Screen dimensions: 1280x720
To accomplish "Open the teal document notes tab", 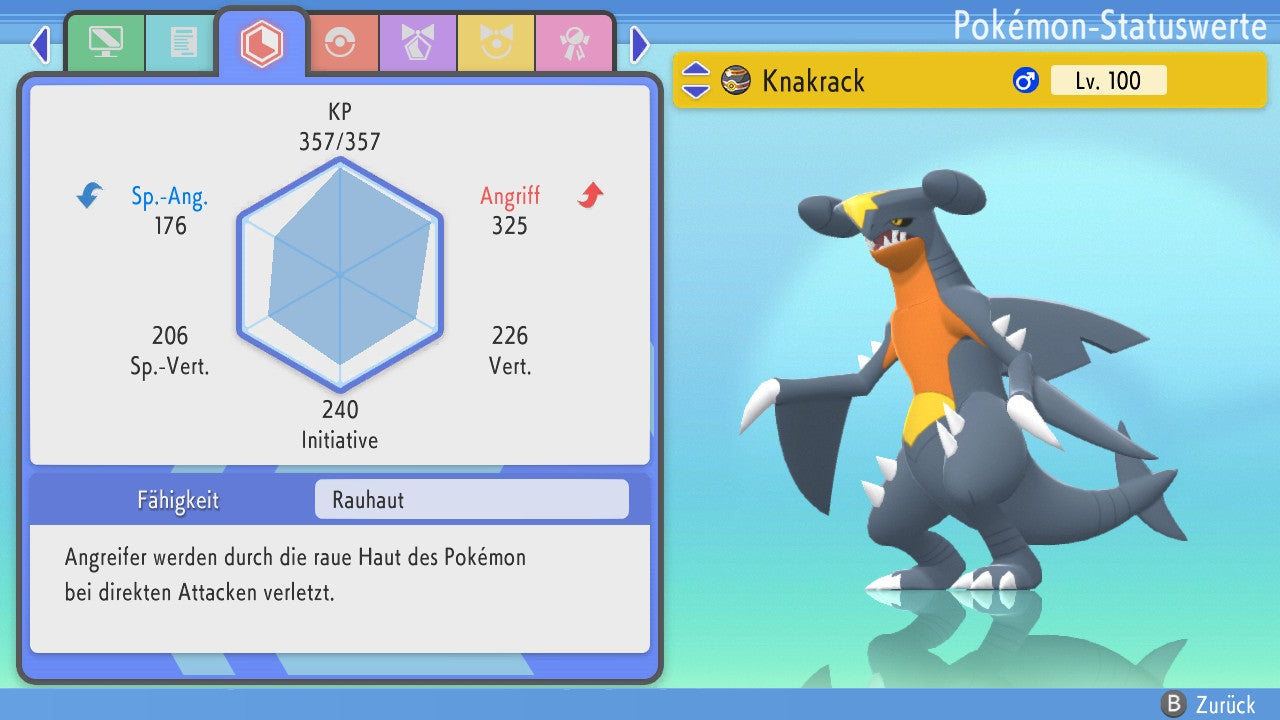I will [183, 42].
